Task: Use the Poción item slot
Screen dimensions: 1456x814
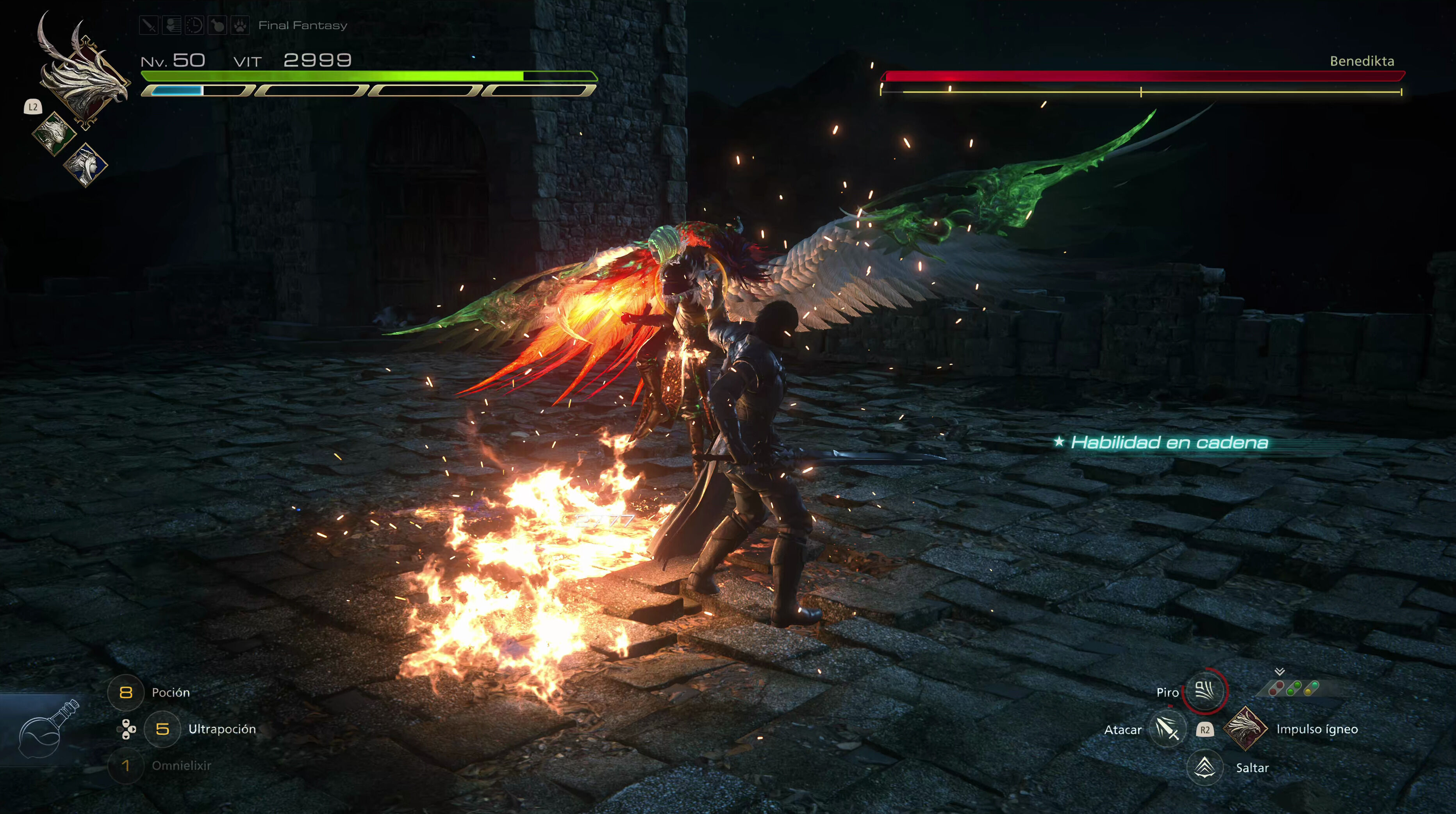Action: (x=125, y=692)
